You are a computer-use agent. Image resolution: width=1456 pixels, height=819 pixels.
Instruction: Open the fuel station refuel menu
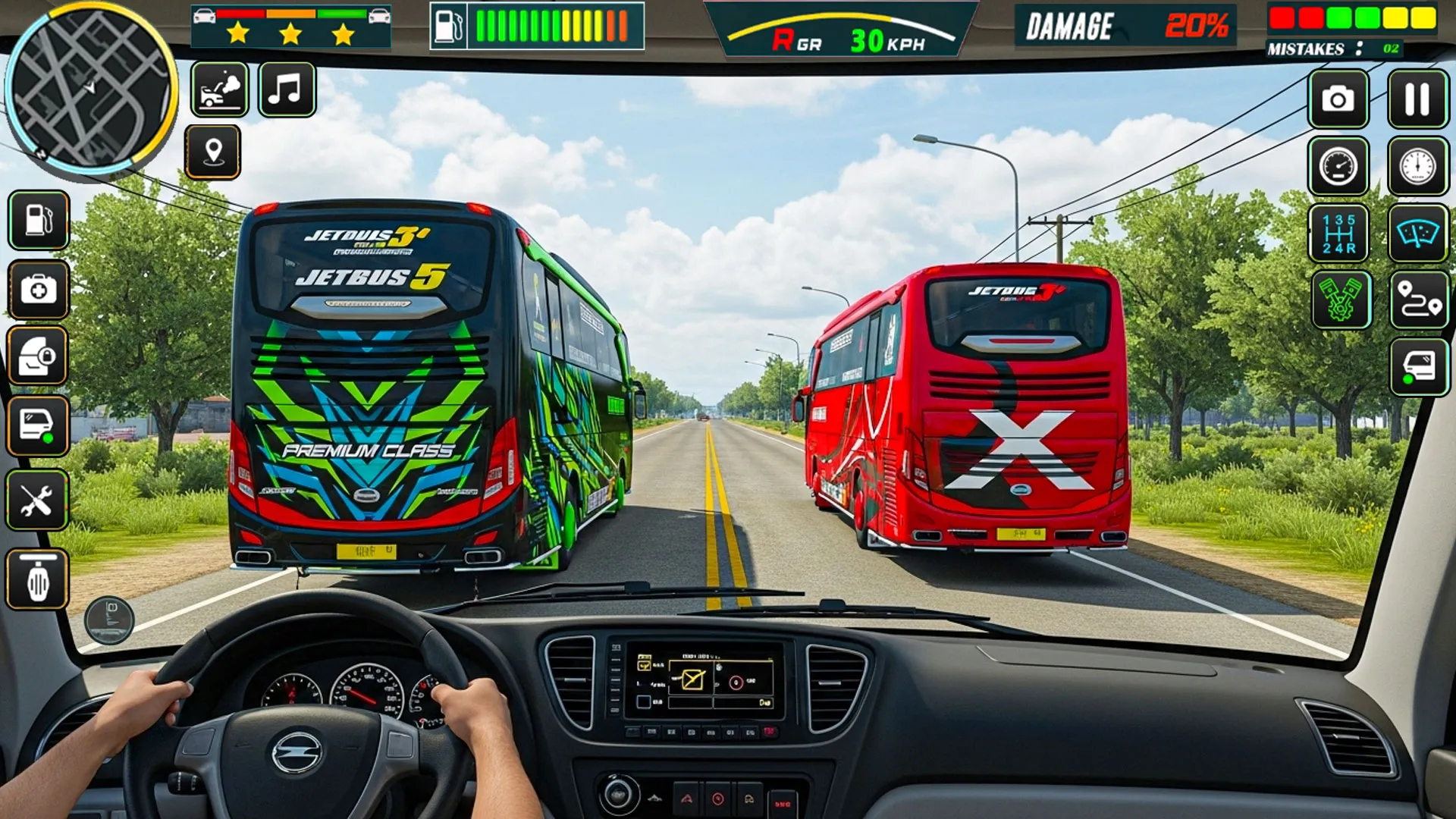(x=38, y=220)
